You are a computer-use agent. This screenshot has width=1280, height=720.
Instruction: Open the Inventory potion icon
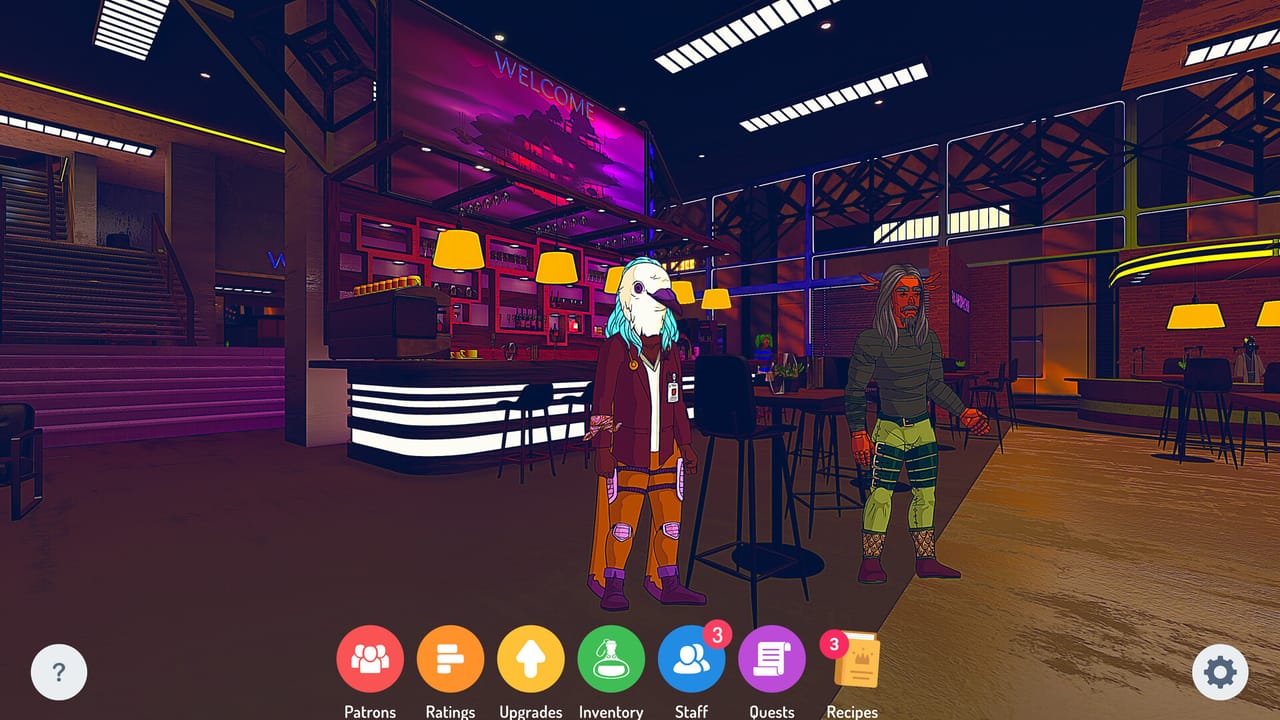coord(612,660)
